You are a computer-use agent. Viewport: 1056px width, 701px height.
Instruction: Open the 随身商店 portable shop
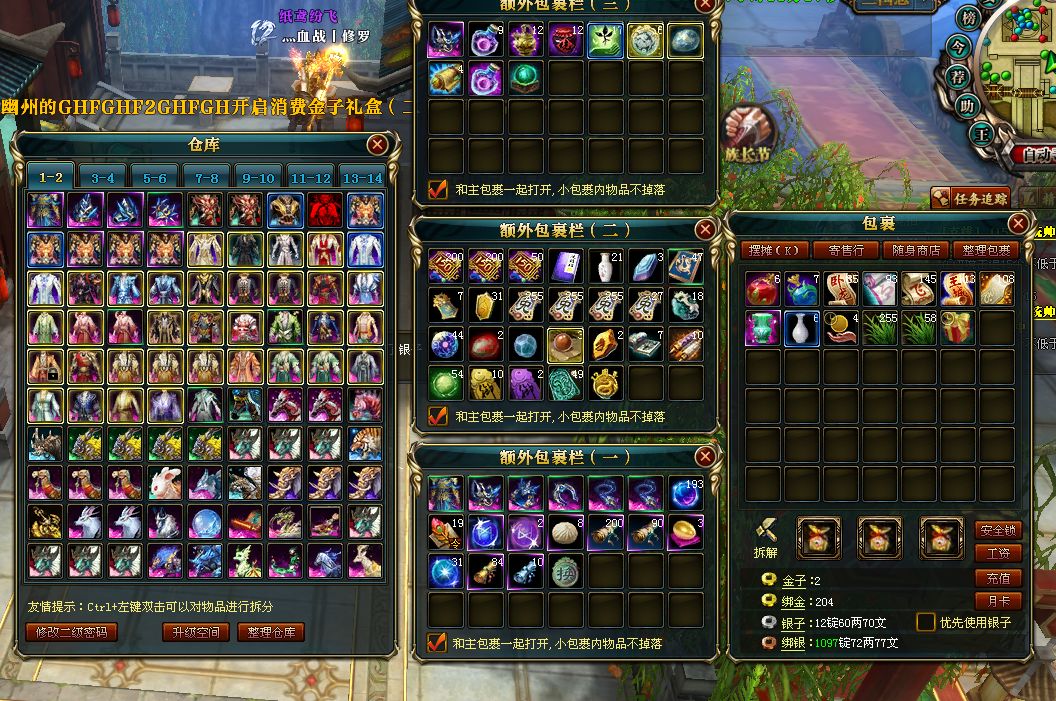[x=916, y=250]
